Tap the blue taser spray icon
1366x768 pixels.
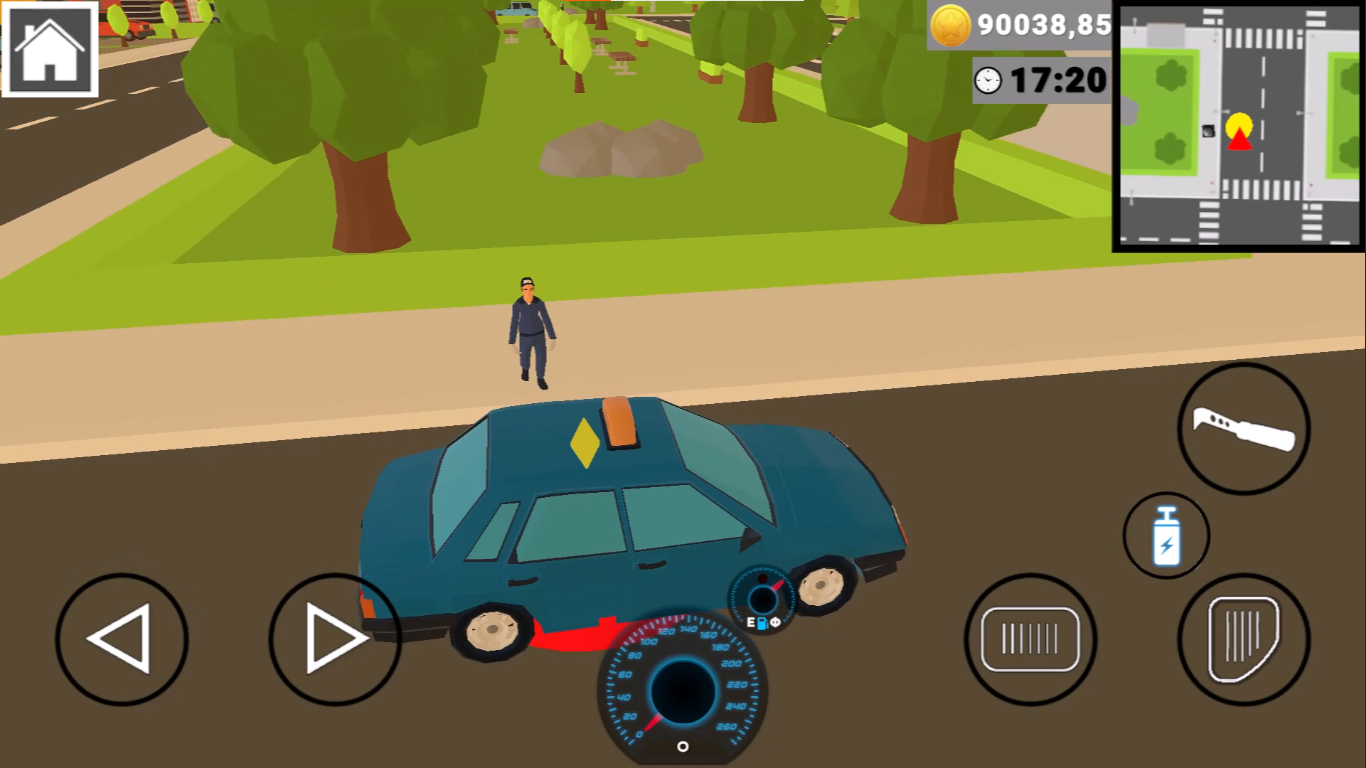click(x=1165, y=537)
